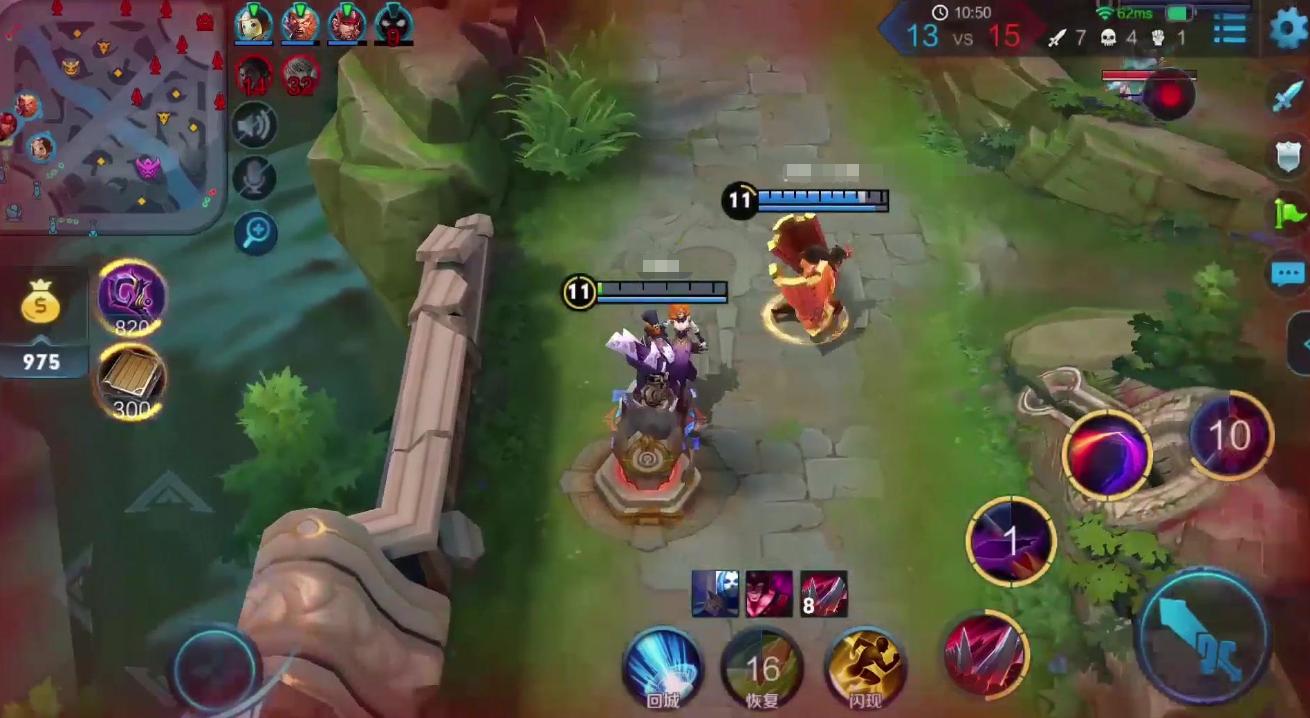Activate the 回城 recall spell
1310x718 pixels.
tap(661, 666)
